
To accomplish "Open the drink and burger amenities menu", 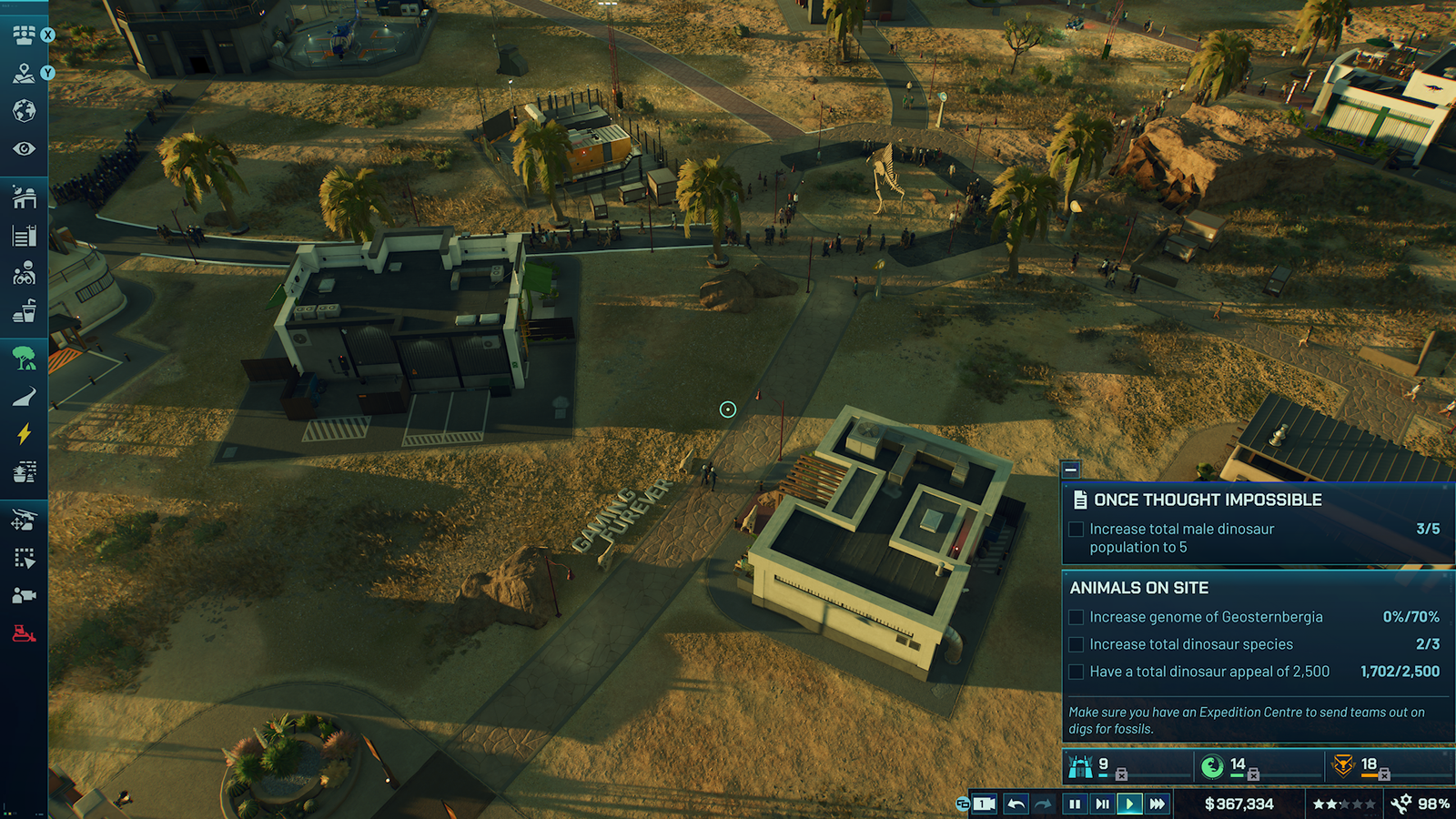I will [24, 312].
